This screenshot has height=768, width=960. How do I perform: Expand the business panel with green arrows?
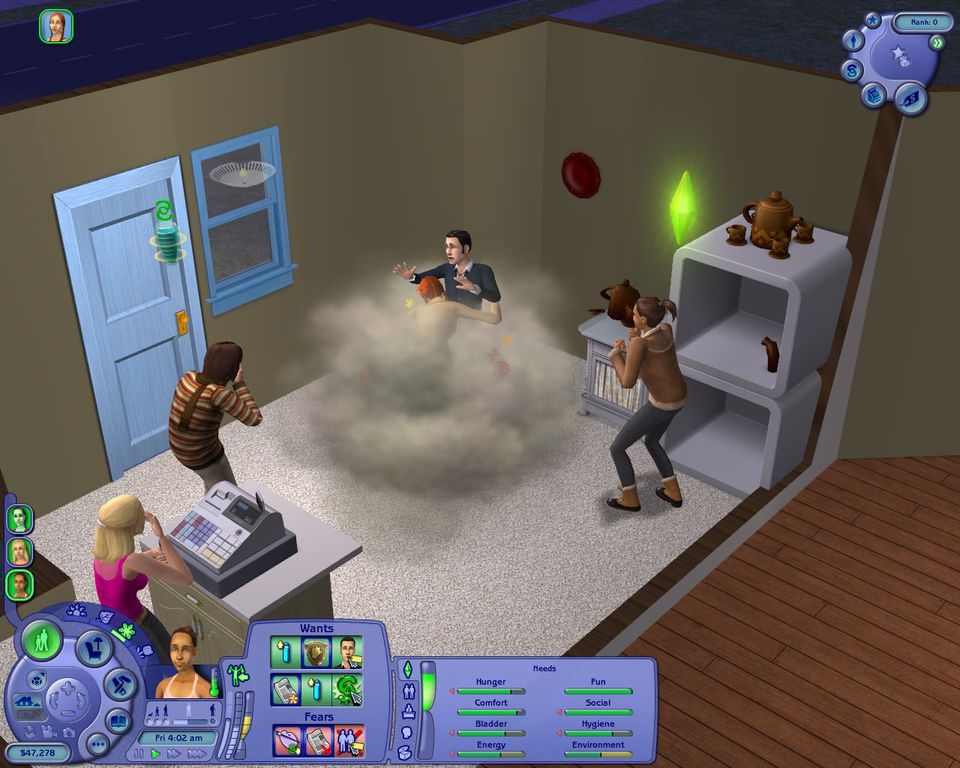(937, 42)
